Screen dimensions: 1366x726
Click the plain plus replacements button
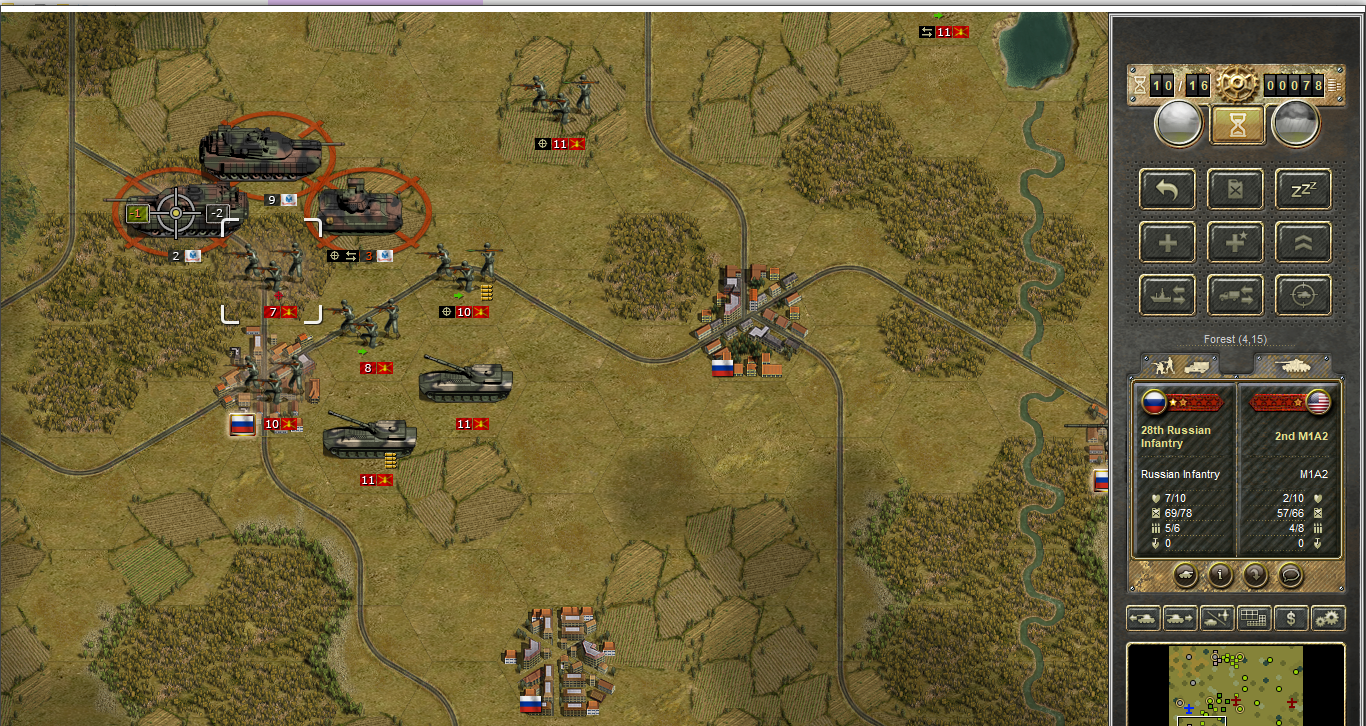(x=1168, y=242)
